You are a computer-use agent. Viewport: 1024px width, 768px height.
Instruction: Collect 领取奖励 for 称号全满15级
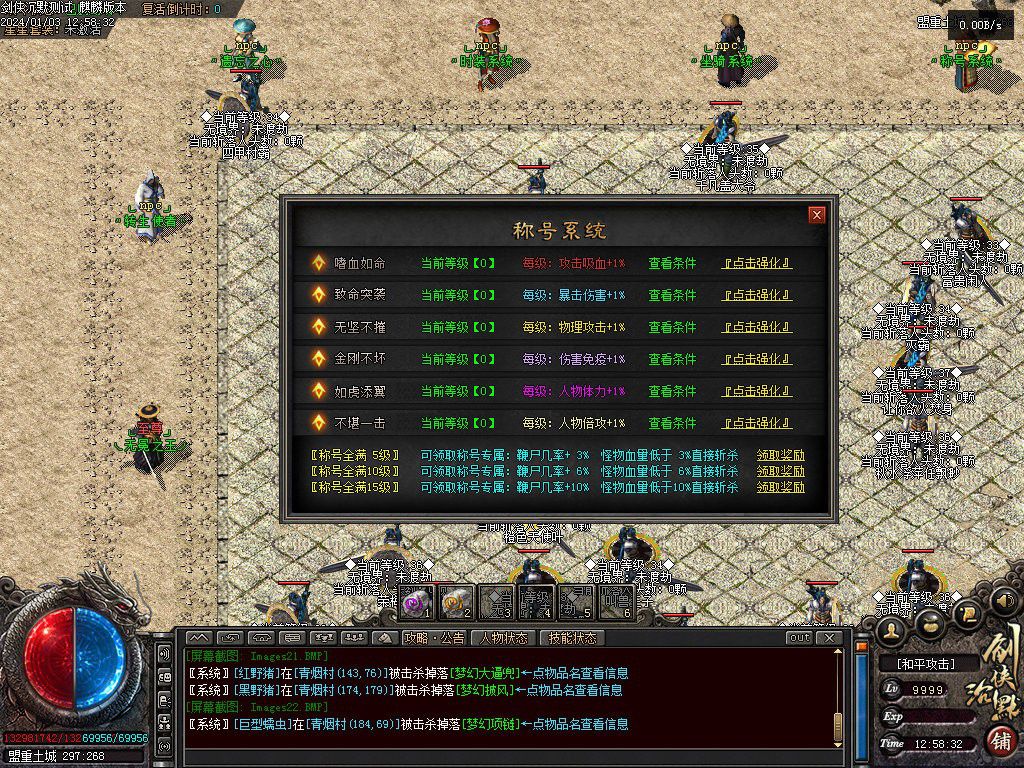(x=780, y=487)
